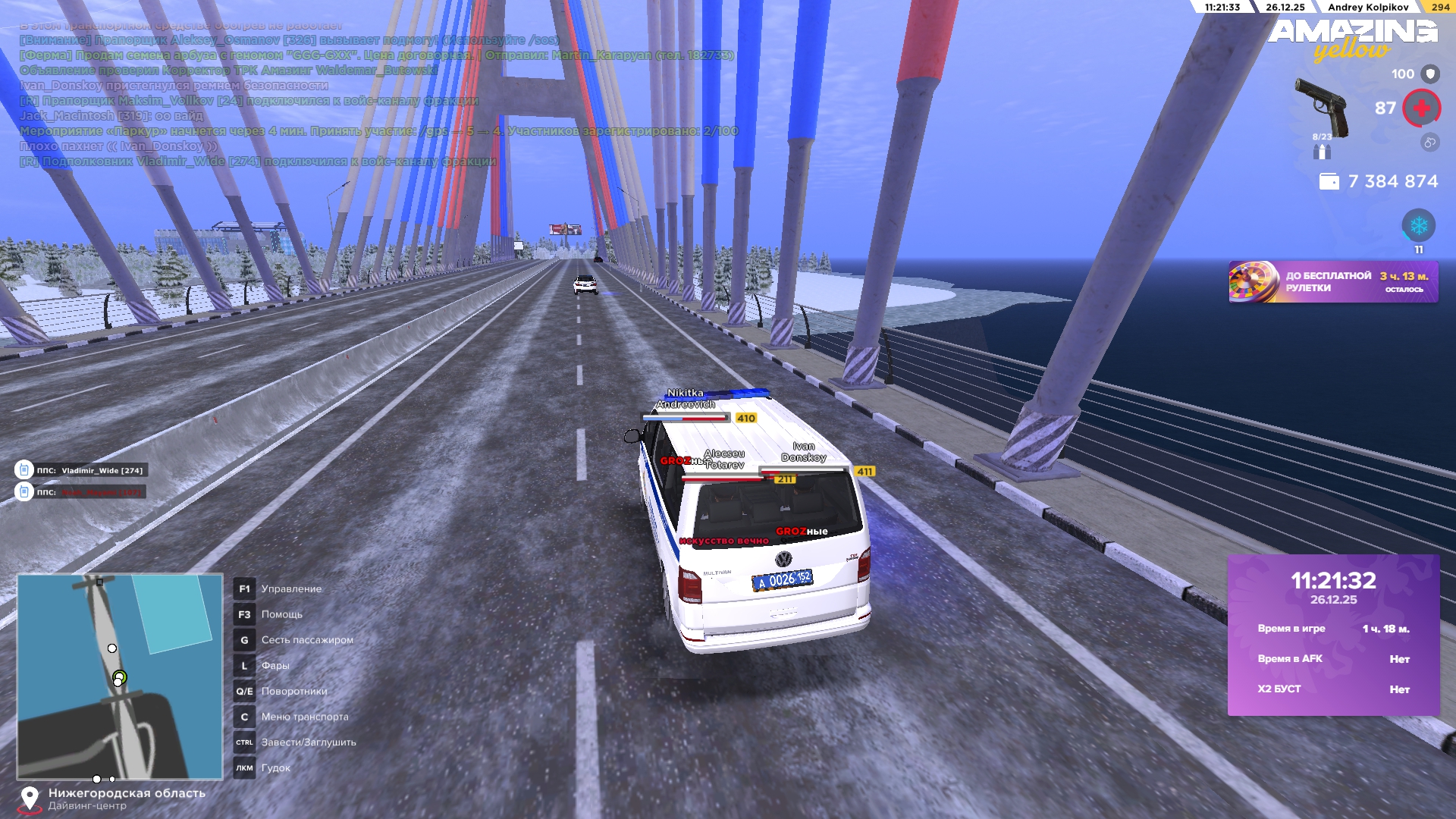This screenshot has height=819, width=1456.
Task: Click the armor shield icon
Action: (x=1430, y=74)
